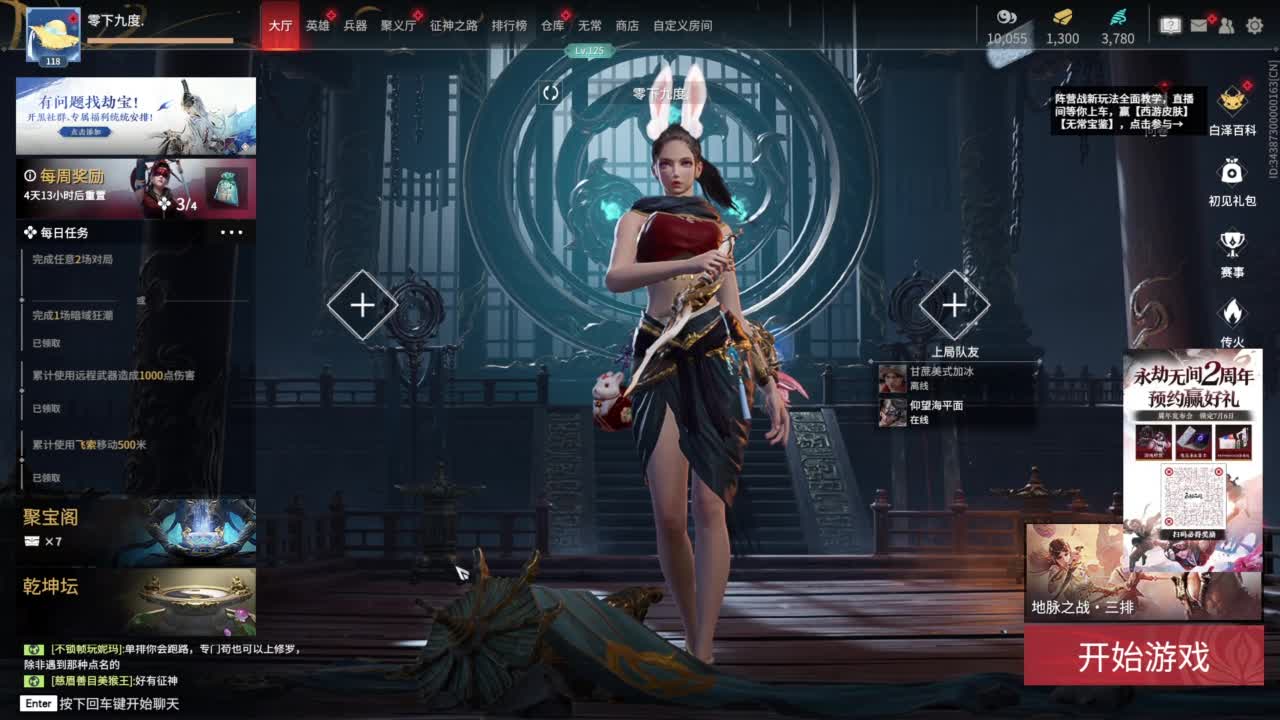The width and height of the screenshot is (1280, 720).
Task: Open the 聚宝阁 treasure panel
Action: coord(136,529)
